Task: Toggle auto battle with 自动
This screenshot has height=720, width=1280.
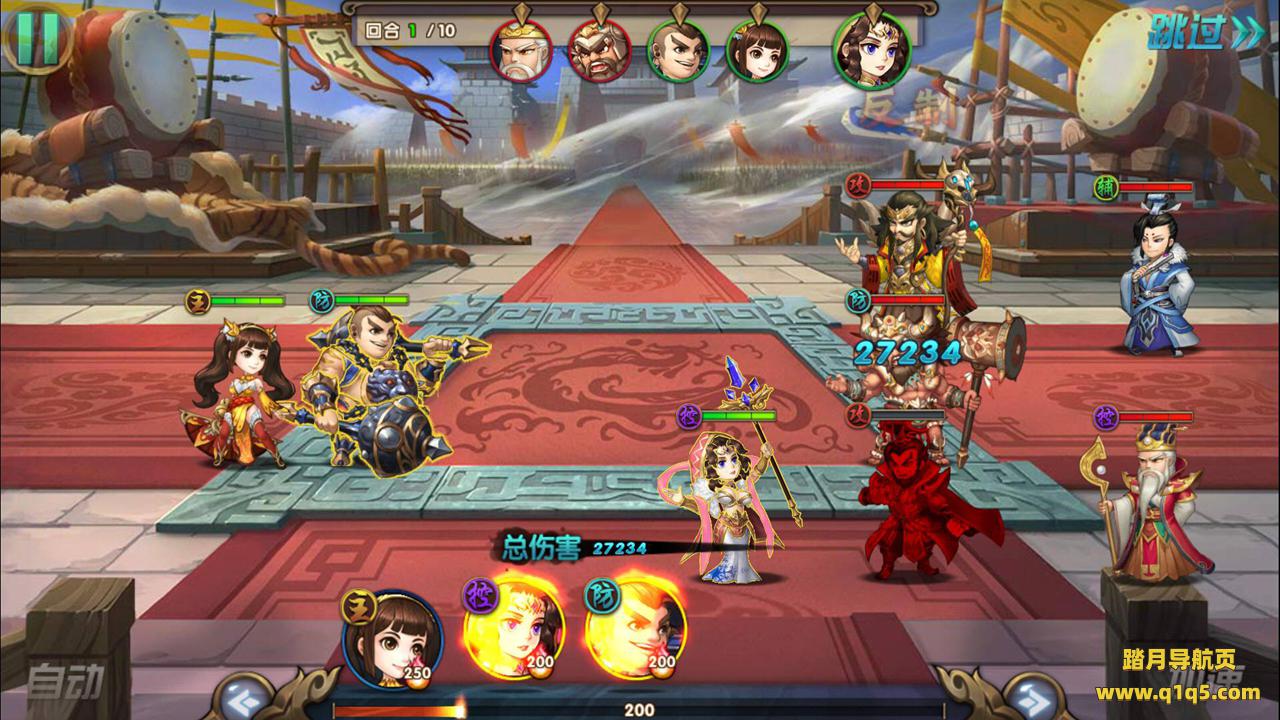Action: coord(64,682)
